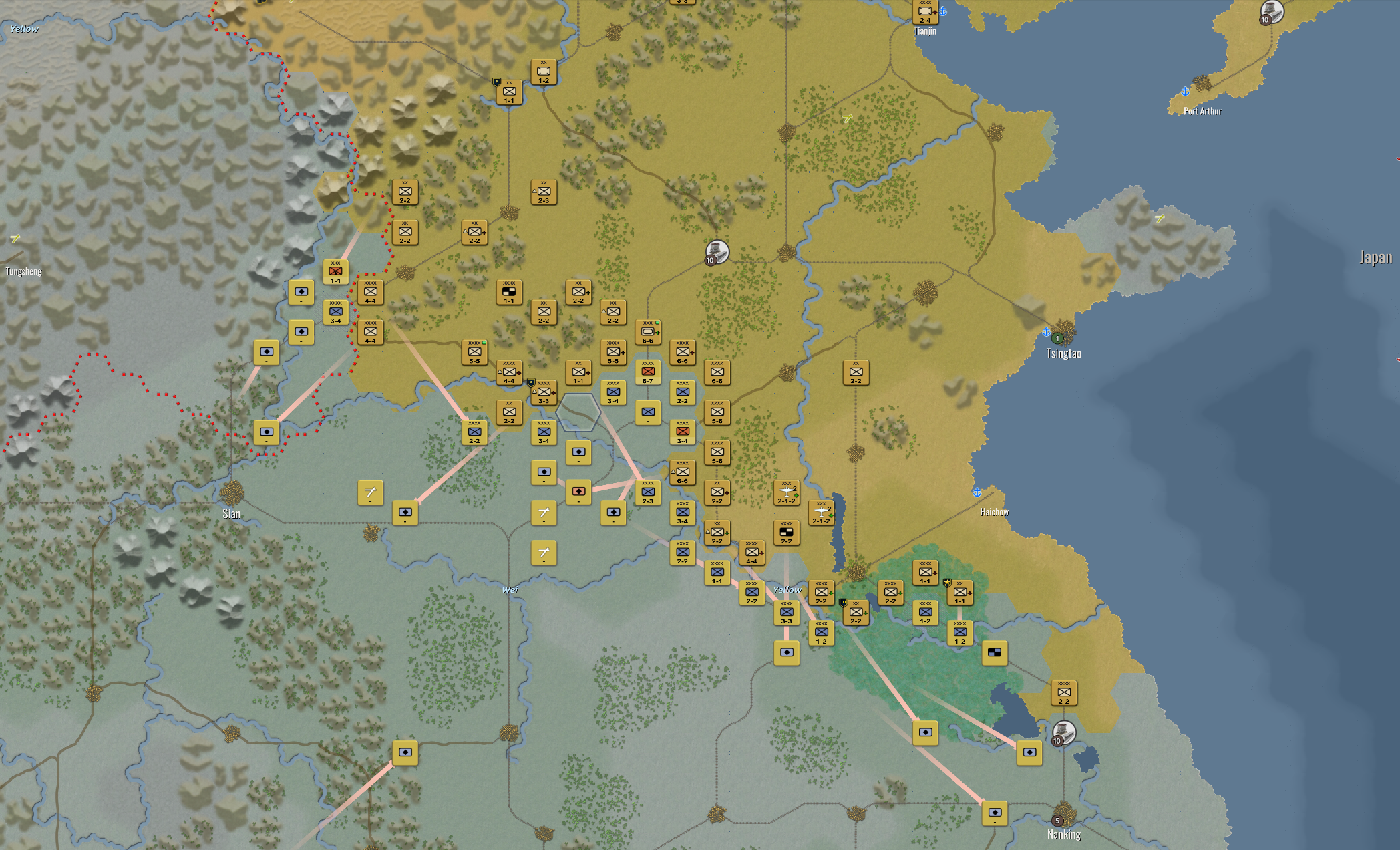Select the 2-1-2 fighter squadron counter near Haichow
Image resolution: width=1400 pixels, height=850 pixels.
pyautogui.click(x=821, y=512)
